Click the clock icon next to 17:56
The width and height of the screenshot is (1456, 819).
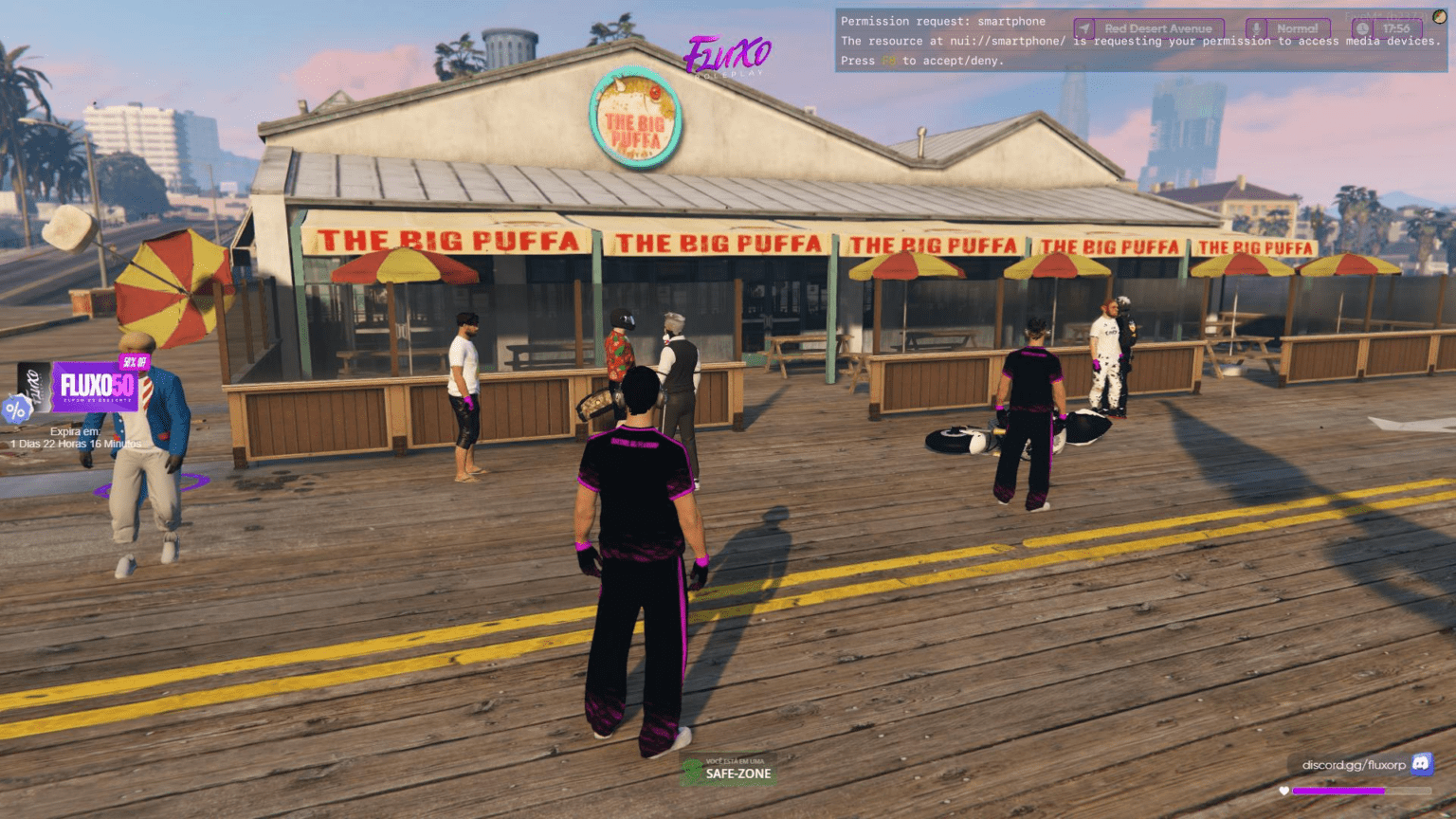(1361, 27)
